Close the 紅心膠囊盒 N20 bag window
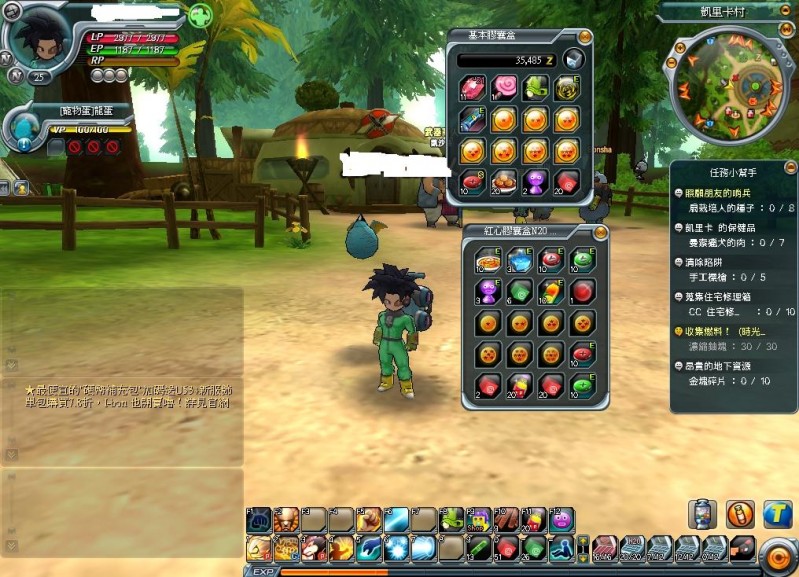799x577 pixels. click(x=600, y=232)
